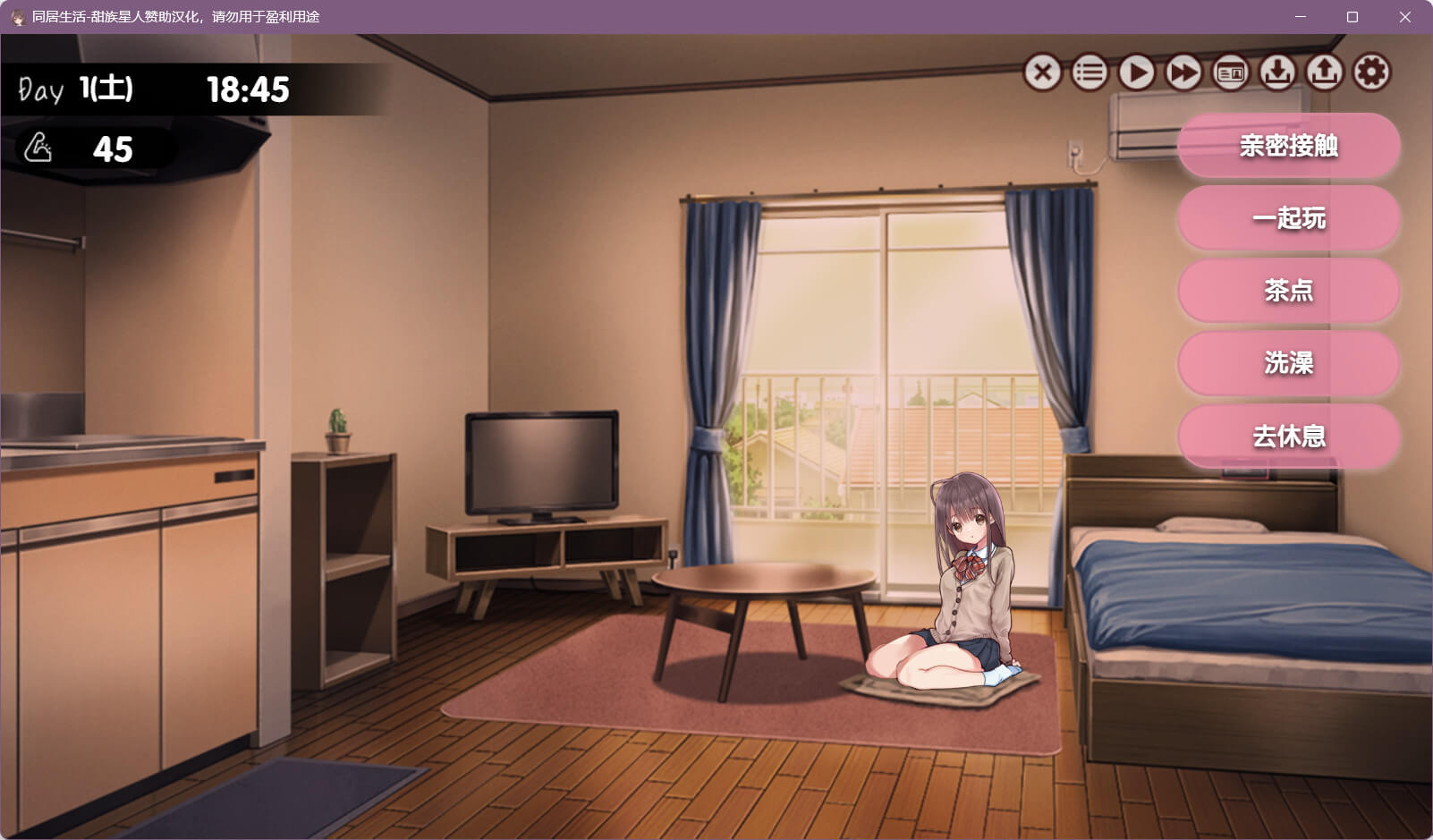The width and height of the screenshot is (1433, 840).
Task: Open the profile card icon
Action: click(1231, 72)
